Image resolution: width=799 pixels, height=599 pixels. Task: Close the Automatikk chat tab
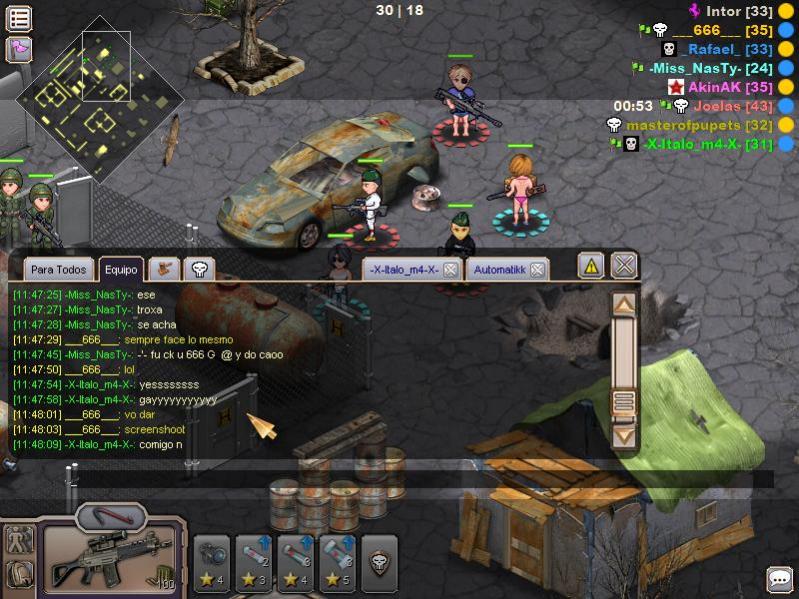pos(537,270)
